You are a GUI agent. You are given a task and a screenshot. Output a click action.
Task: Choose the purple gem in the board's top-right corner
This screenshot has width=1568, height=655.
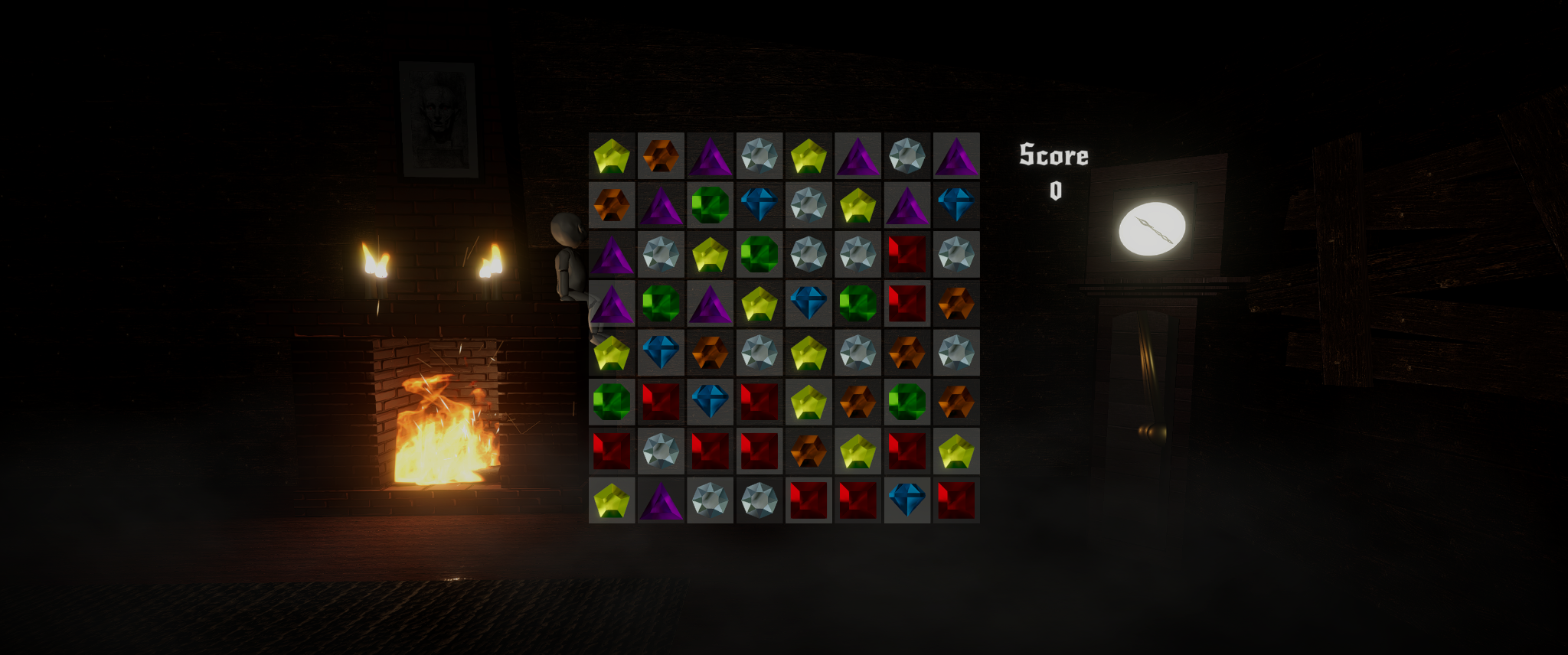[x=956, y=156]
